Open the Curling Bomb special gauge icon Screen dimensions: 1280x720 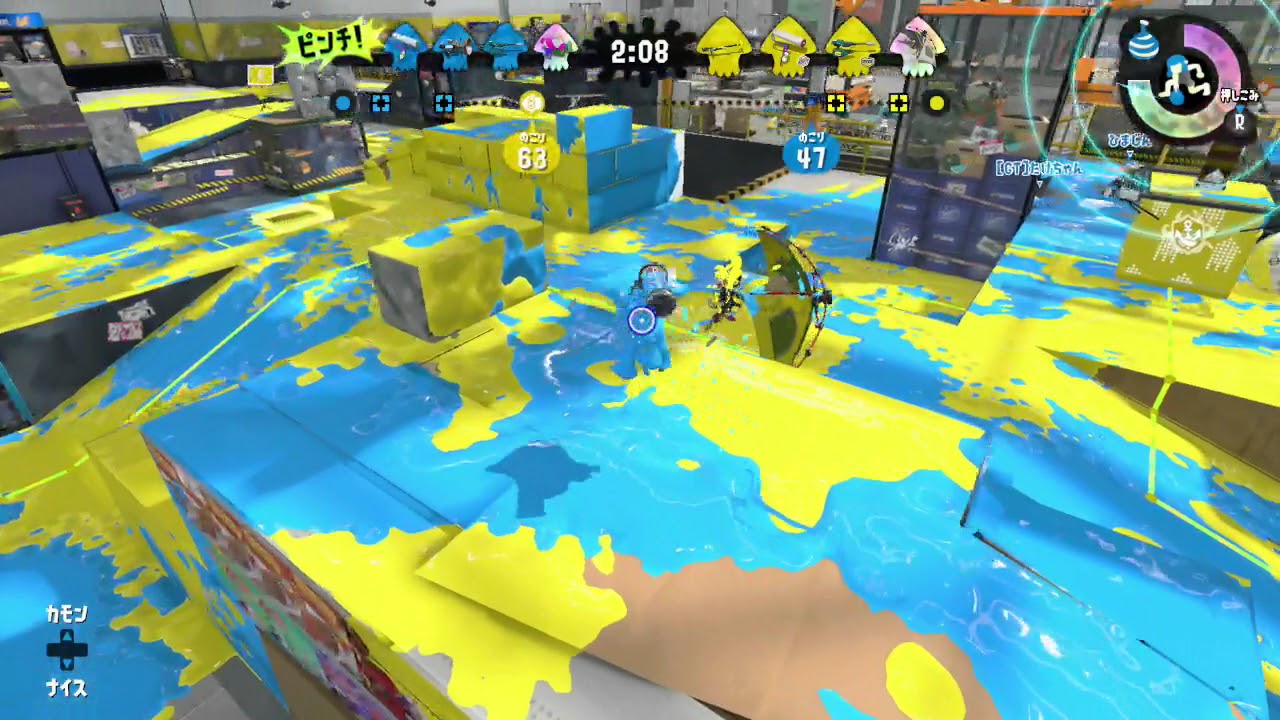point(1144,42)
